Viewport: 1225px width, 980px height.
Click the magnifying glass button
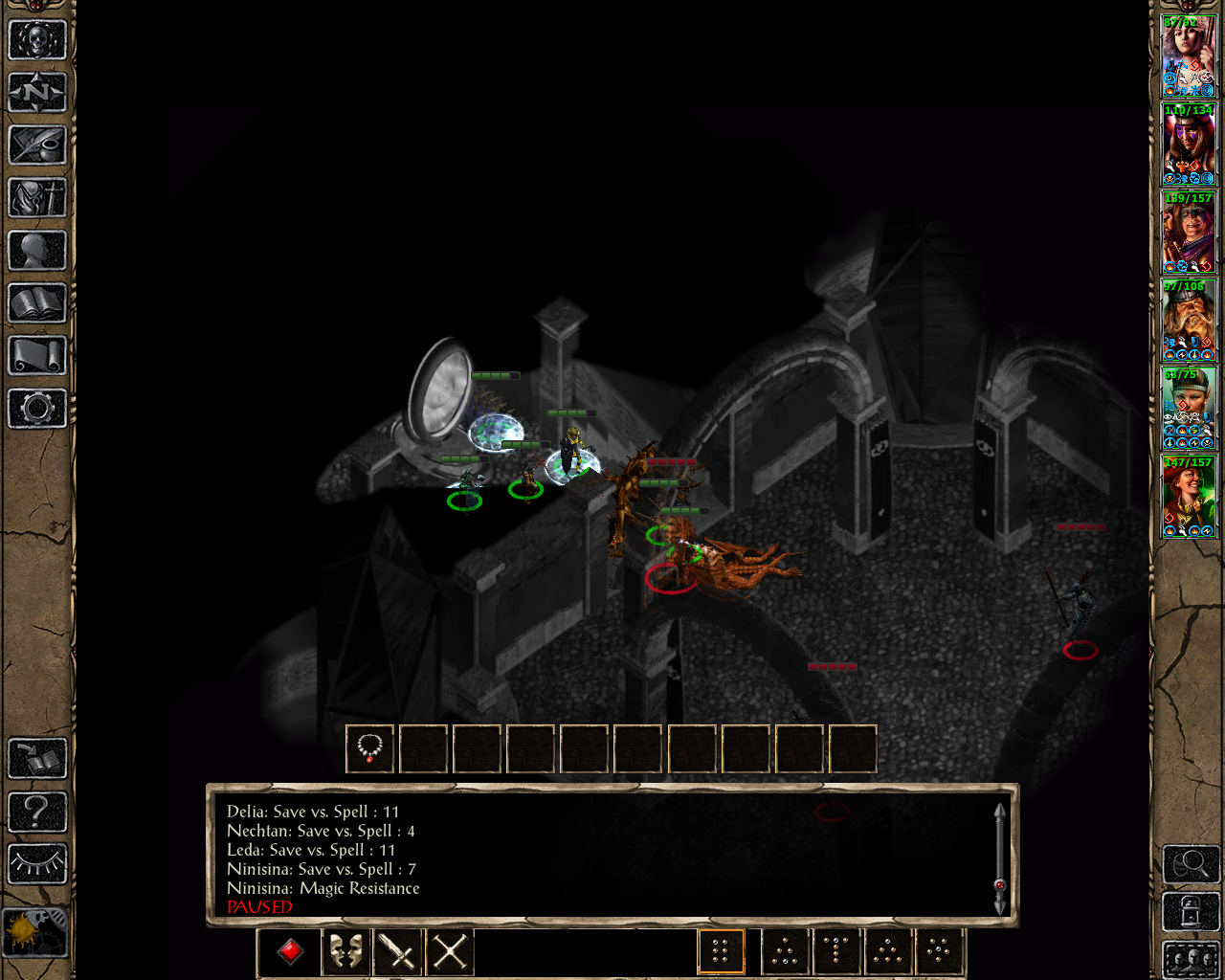1191,864
